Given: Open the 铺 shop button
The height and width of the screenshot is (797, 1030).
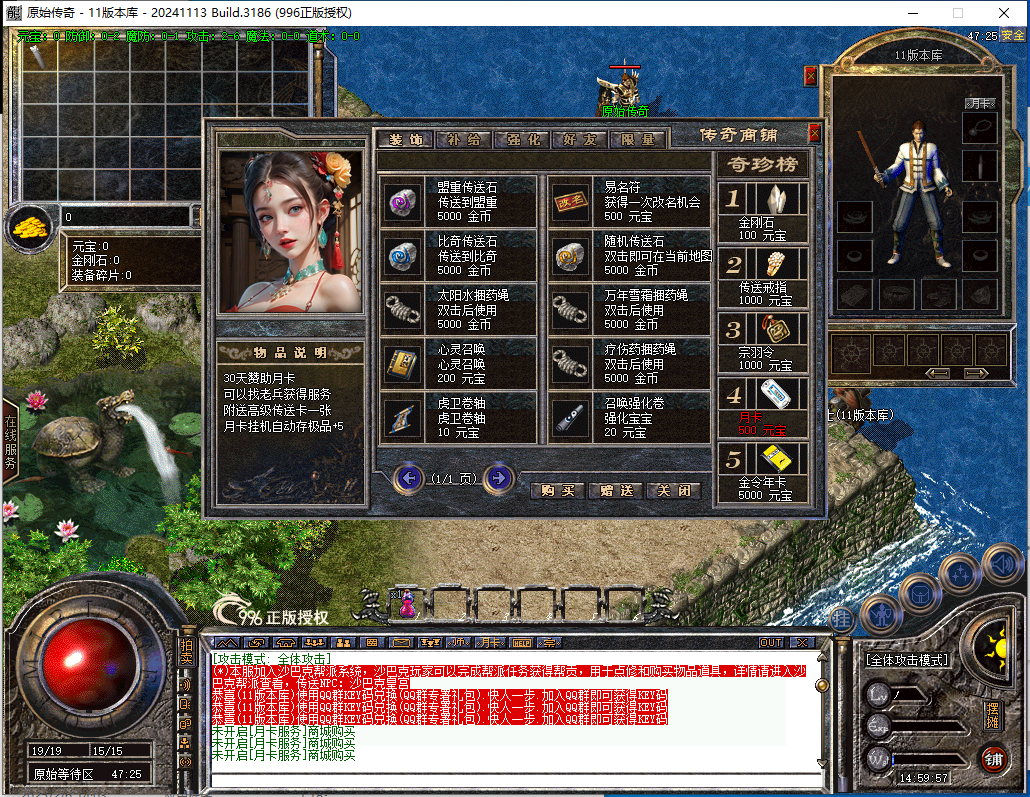Looking at the screenshot, I should click(993, 758).
